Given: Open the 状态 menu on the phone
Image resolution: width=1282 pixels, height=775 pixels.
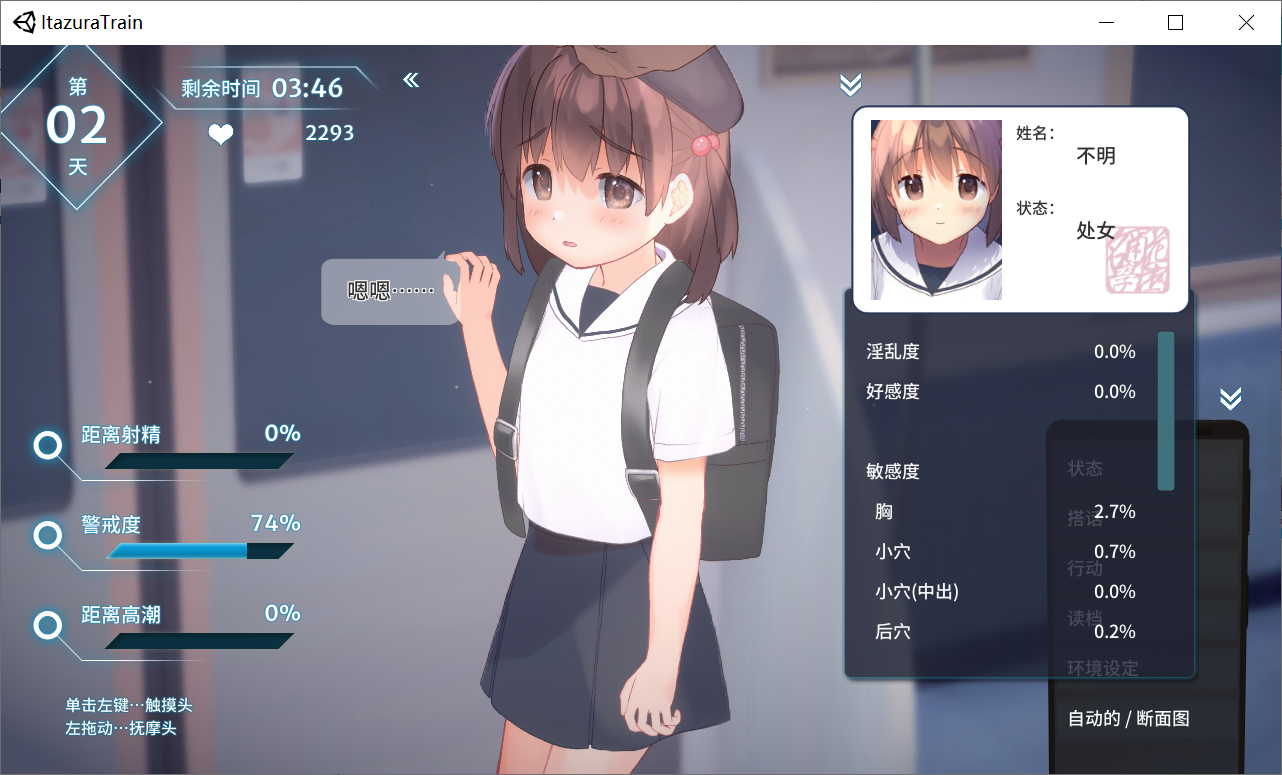Looking at the screenshot, I should (x=1086, y=467).
